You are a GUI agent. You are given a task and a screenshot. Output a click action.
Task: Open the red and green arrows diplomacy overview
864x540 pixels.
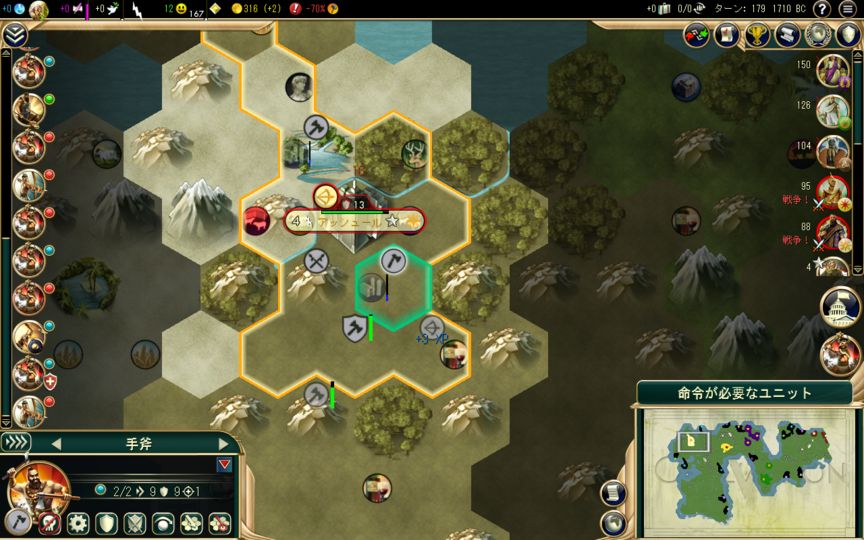click(x=696, y=35)
